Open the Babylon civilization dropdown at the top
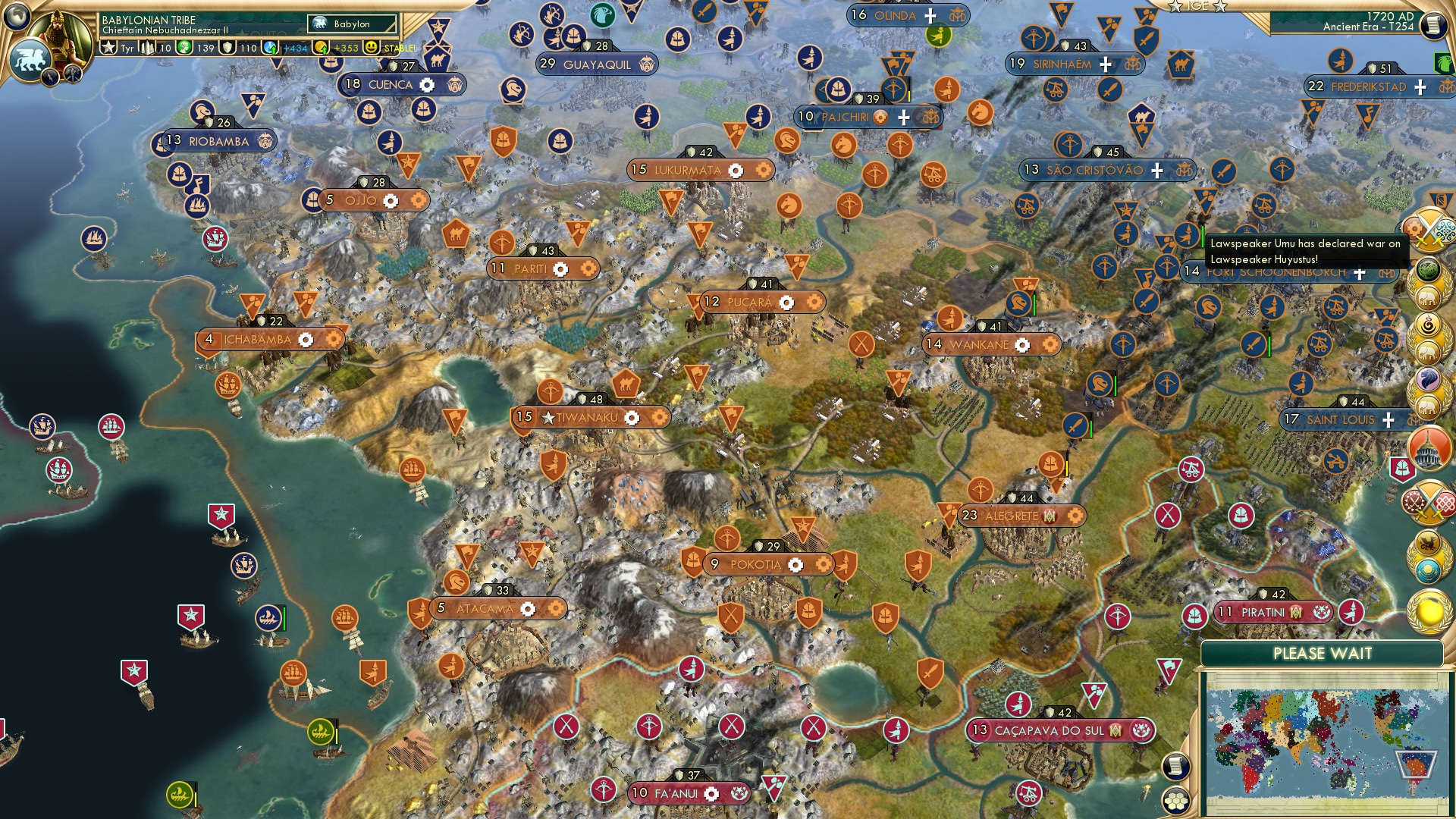This screenshot has width=1456, height=819. pyautogui.click(x=350, y=24)
